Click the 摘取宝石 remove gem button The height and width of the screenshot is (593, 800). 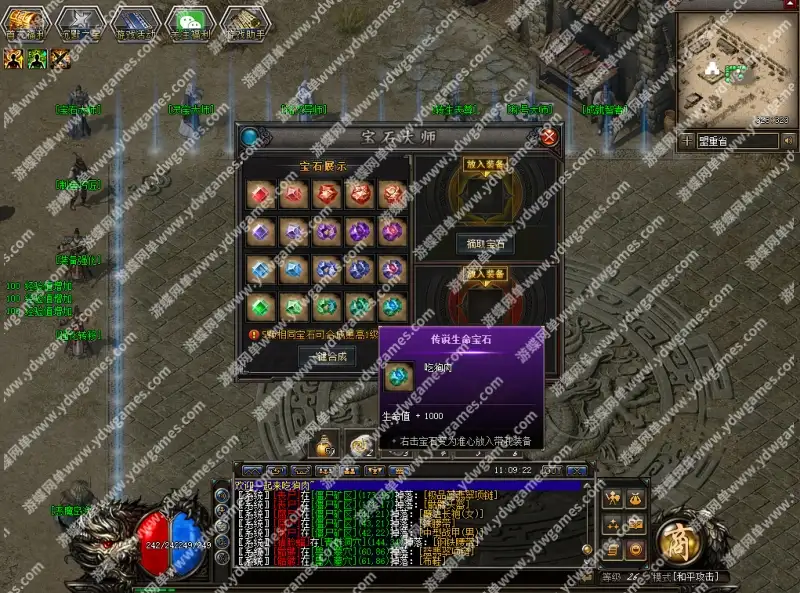487,243
